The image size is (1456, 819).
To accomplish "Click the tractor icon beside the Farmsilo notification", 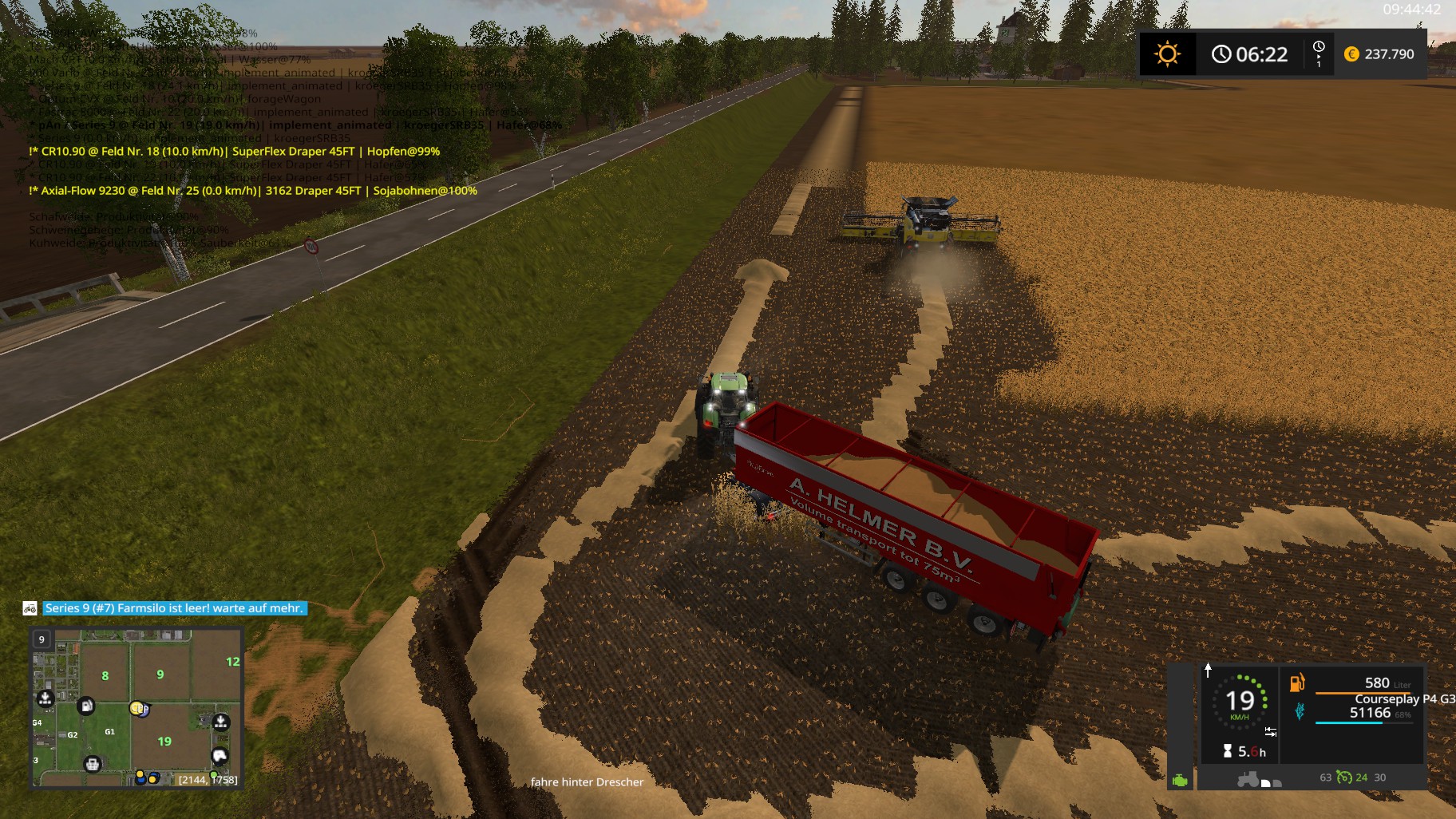I will tap(30, 609).
